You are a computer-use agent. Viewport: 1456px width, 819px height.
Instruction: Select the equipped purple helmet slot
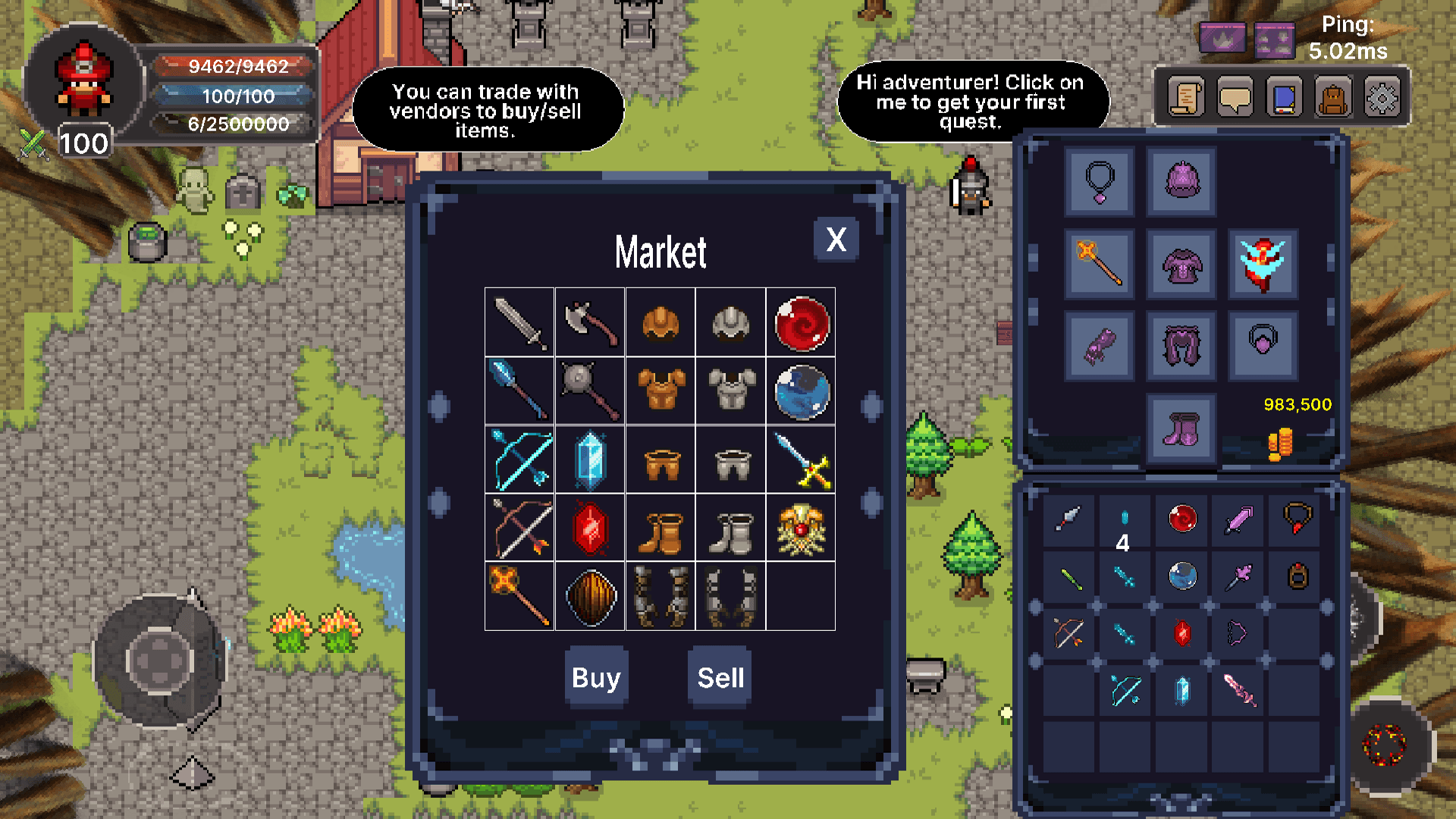[x=1181, y=182]
